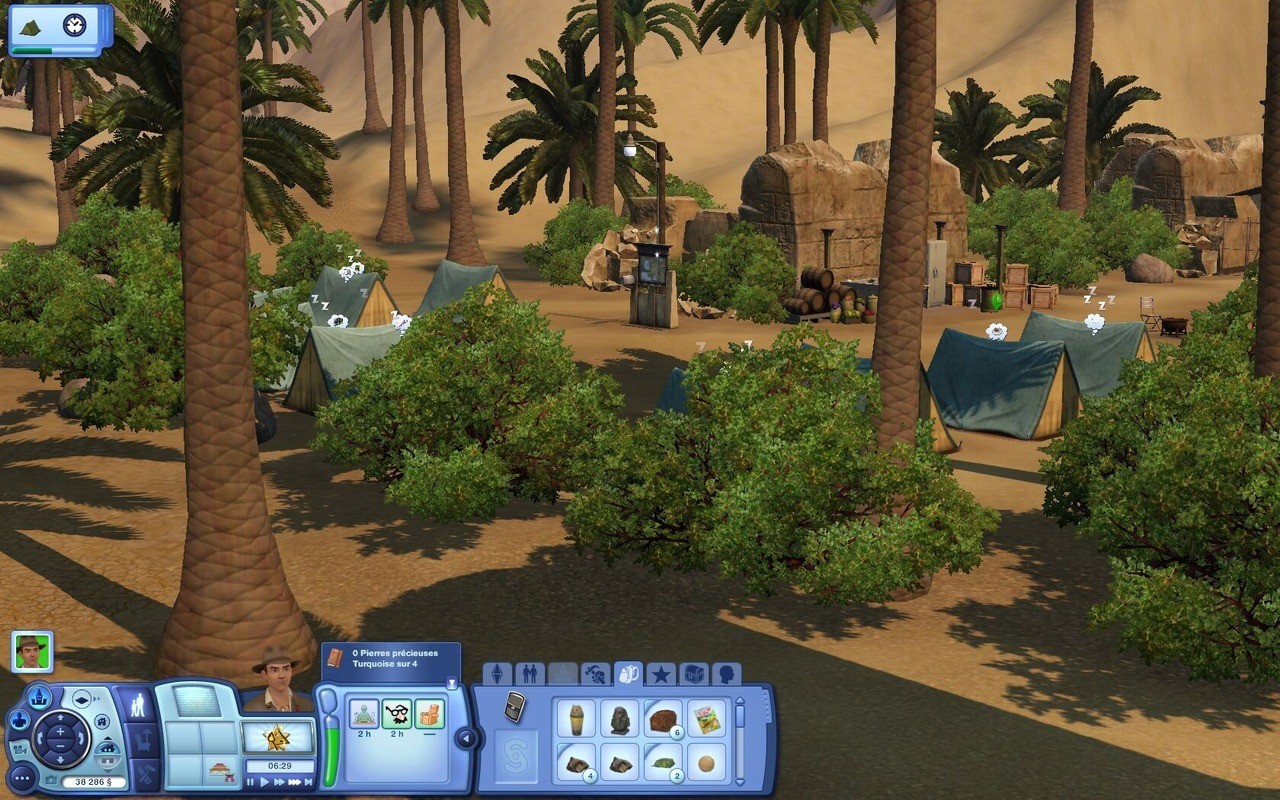This screenshot has height=800, width=1280.
Task: Take a screenshot with the photo camera icon
Action: tap(51, 778)
